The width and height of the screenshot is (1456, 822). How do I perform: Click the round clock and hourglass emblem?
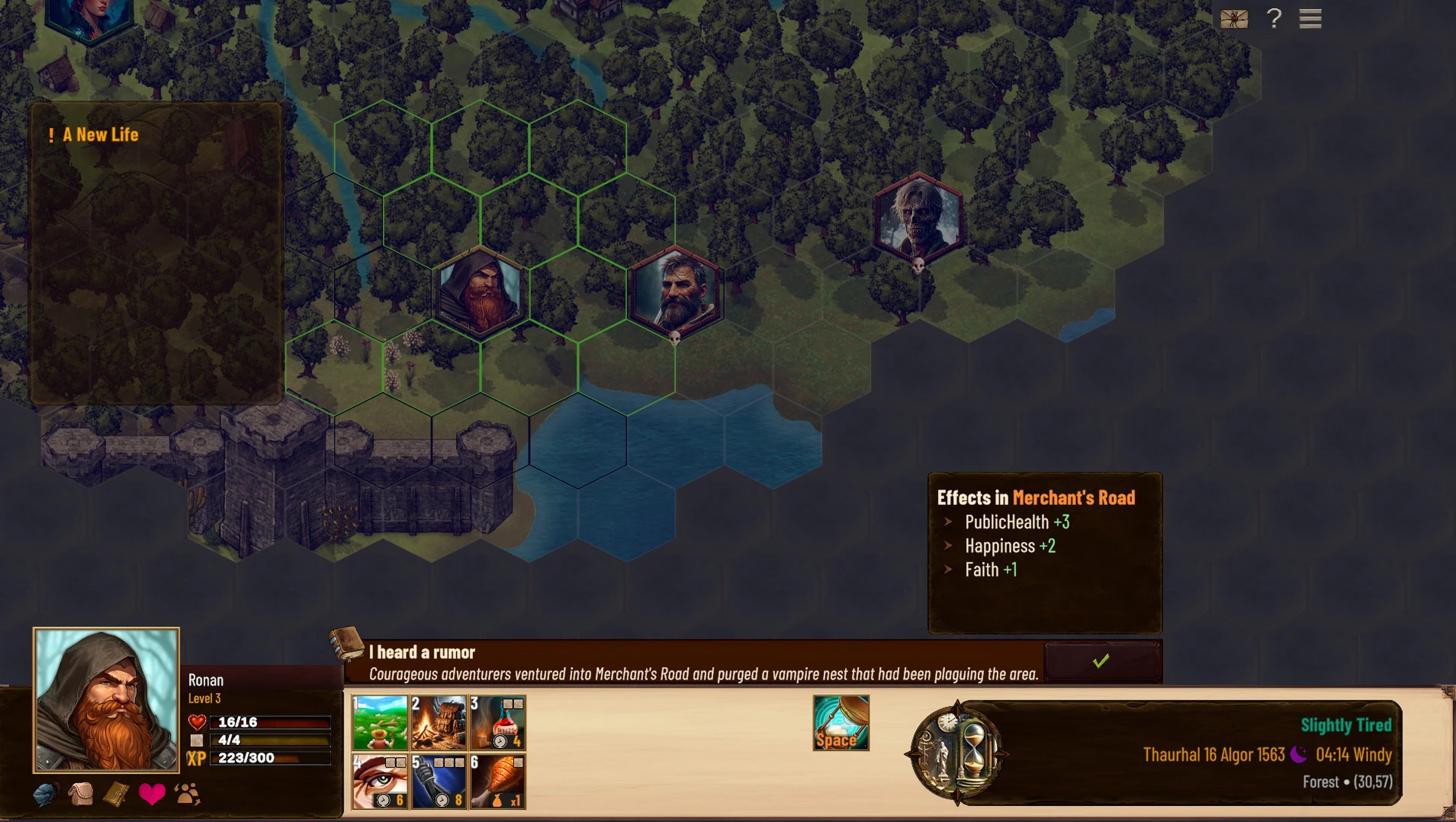[956, 753]
